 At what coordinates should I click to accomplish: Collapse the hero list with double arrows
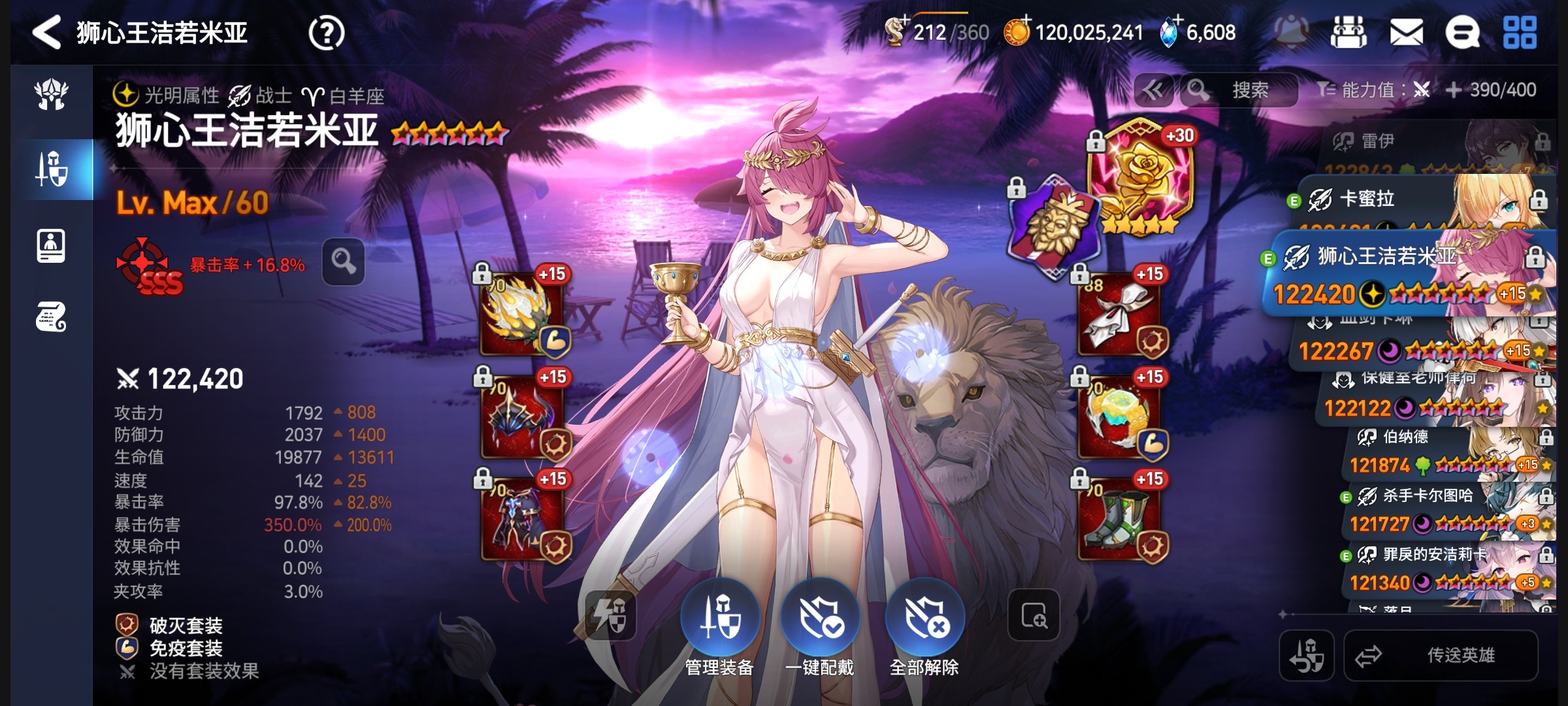(x=1153, y=90)
